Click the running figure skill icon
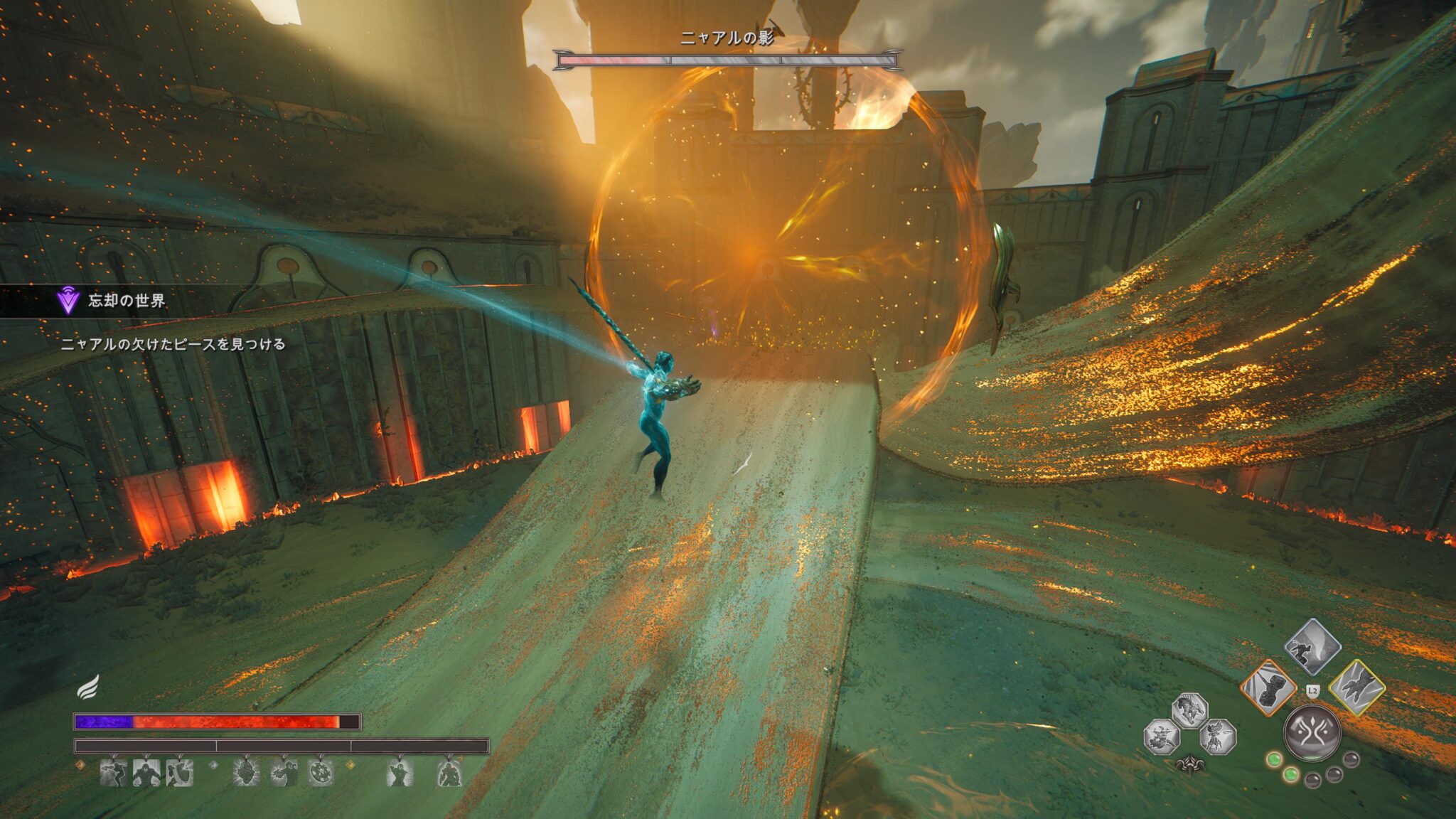 [113, 773]
